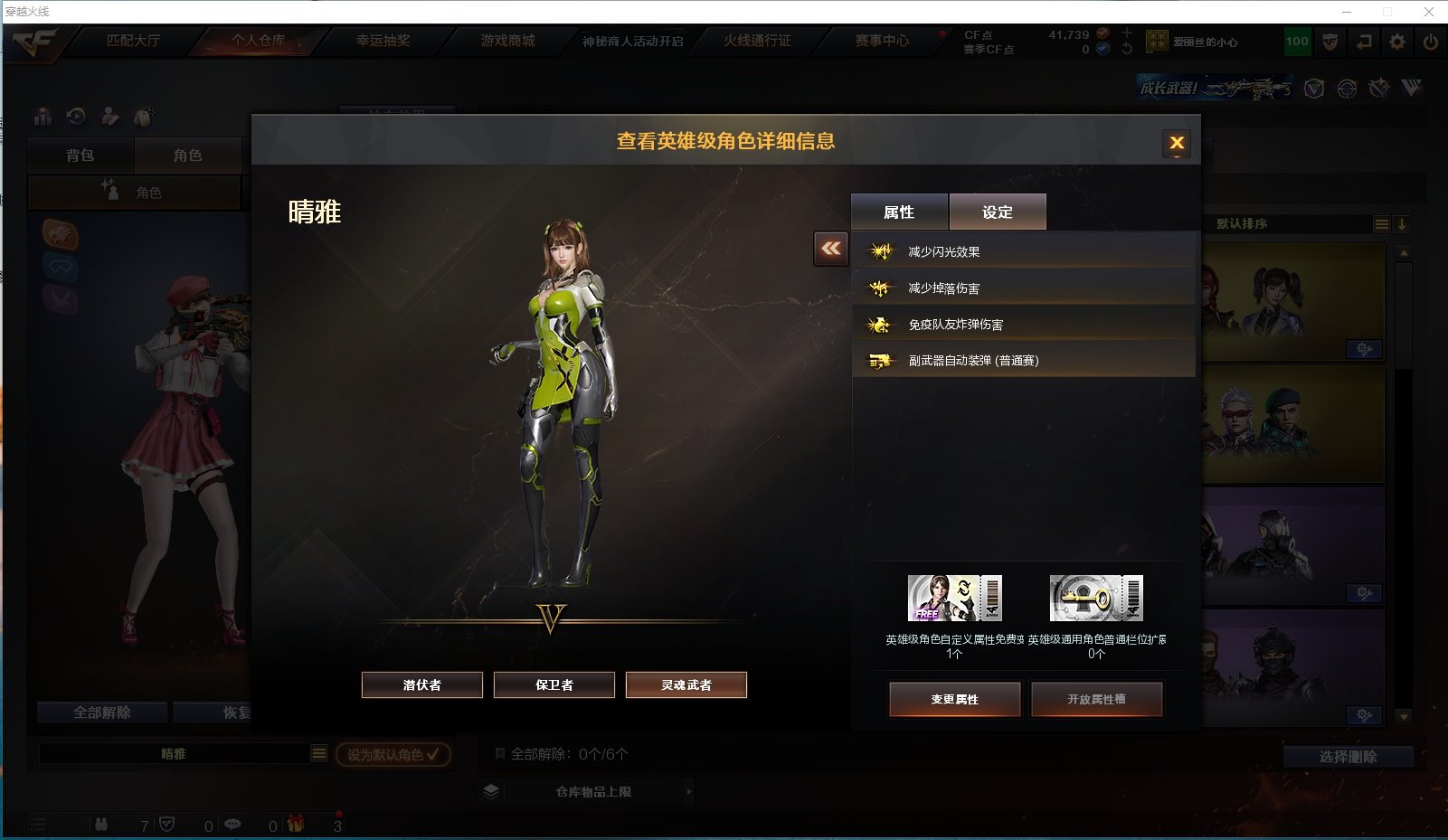Select the 副武器自动装弹 attribute row
This screenshot has height=840, width=1448.
point(1024,360)
